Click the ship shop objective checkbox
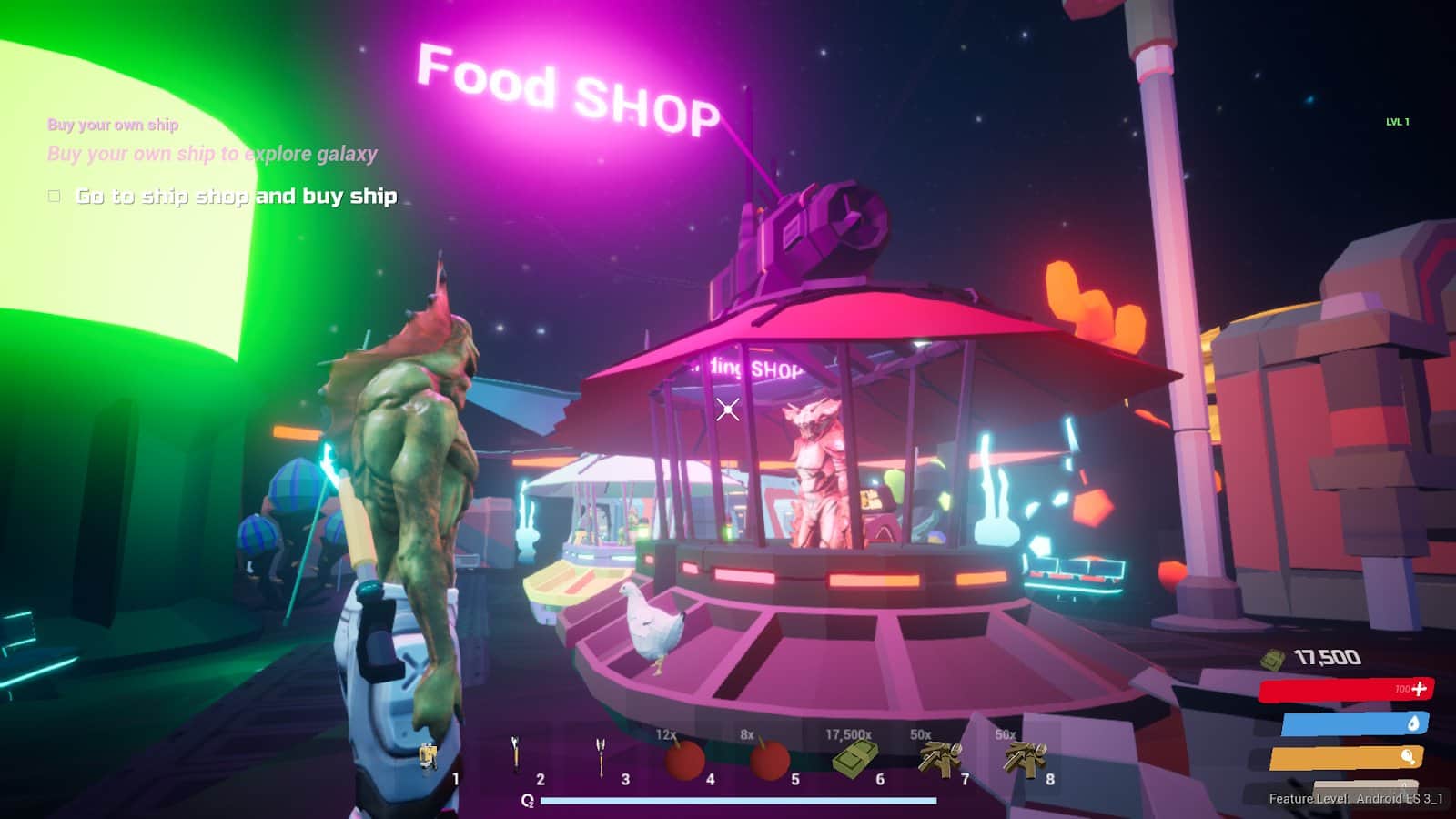The height and width of the screenshot is (819, 1456). point(55,196)
